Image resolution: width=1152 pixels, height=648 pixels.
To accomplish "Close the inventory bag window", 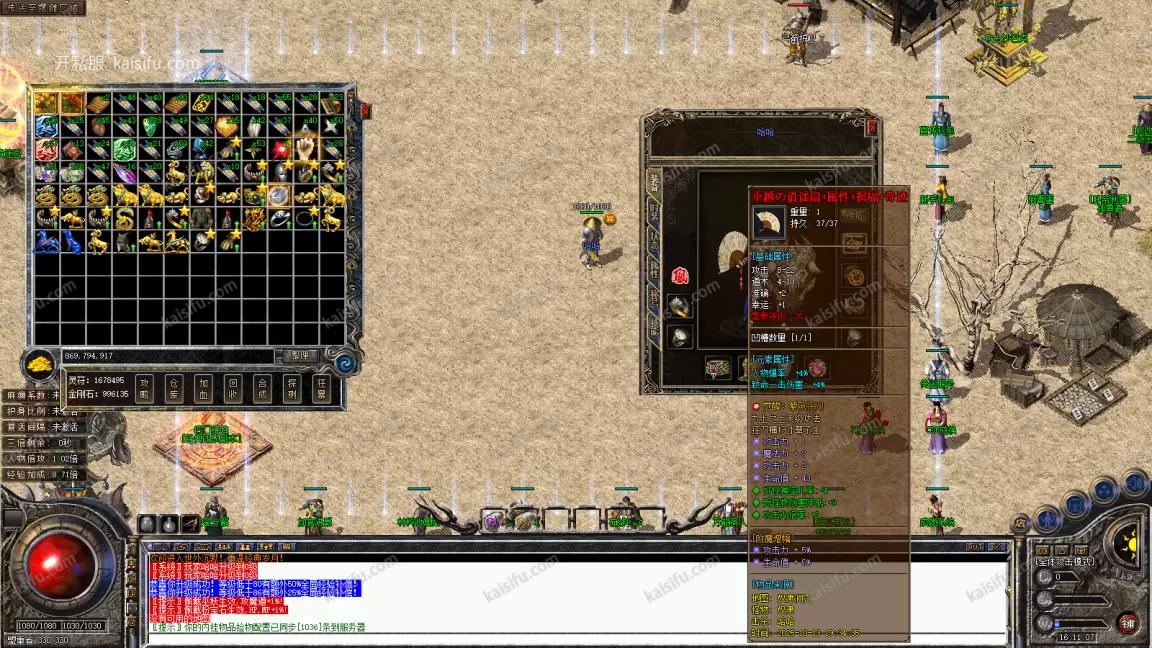I will tap(365, 110).
